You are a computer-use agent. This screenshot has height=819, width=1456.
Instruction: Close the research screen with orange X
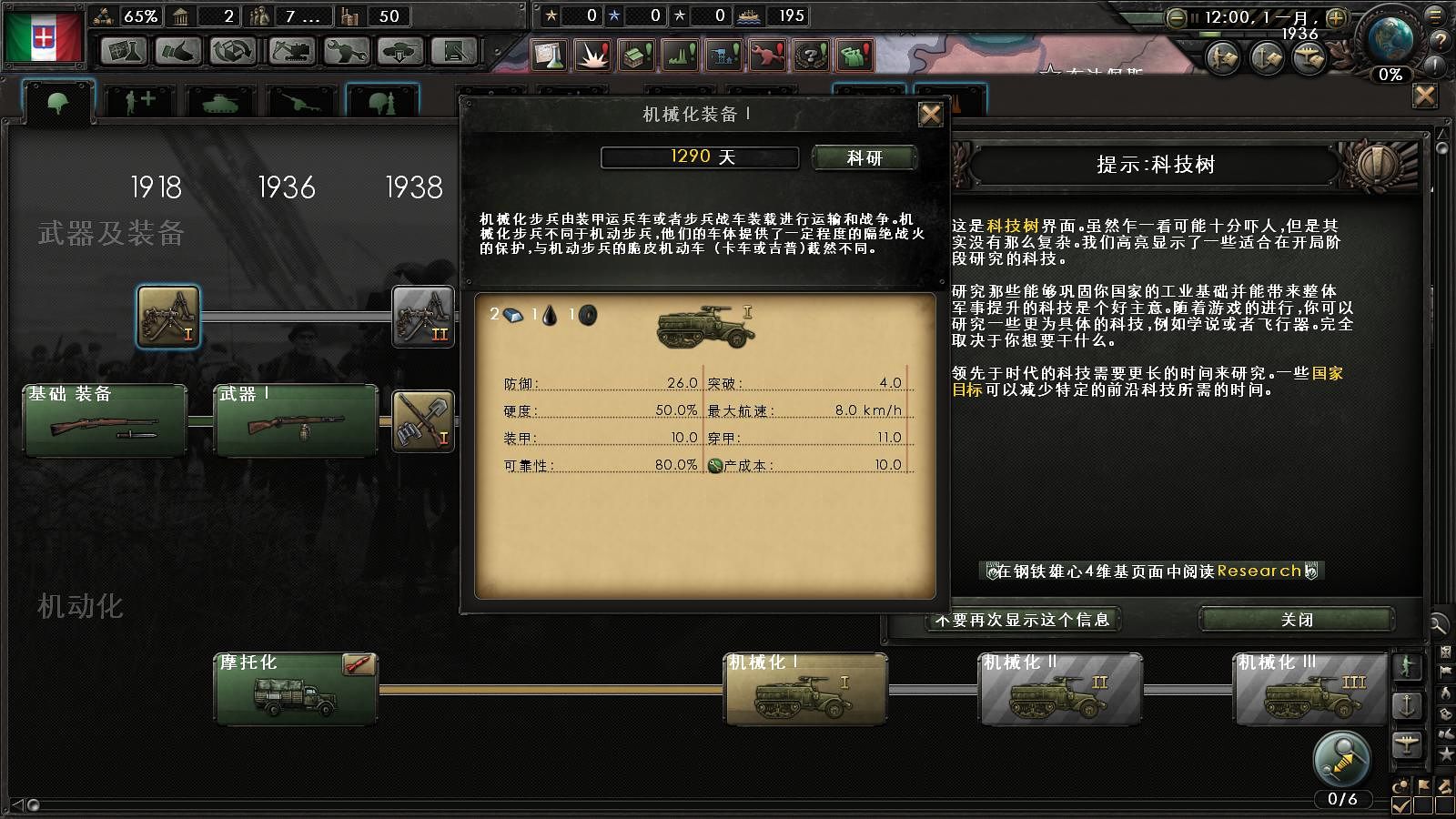[x=1425, y=96]
